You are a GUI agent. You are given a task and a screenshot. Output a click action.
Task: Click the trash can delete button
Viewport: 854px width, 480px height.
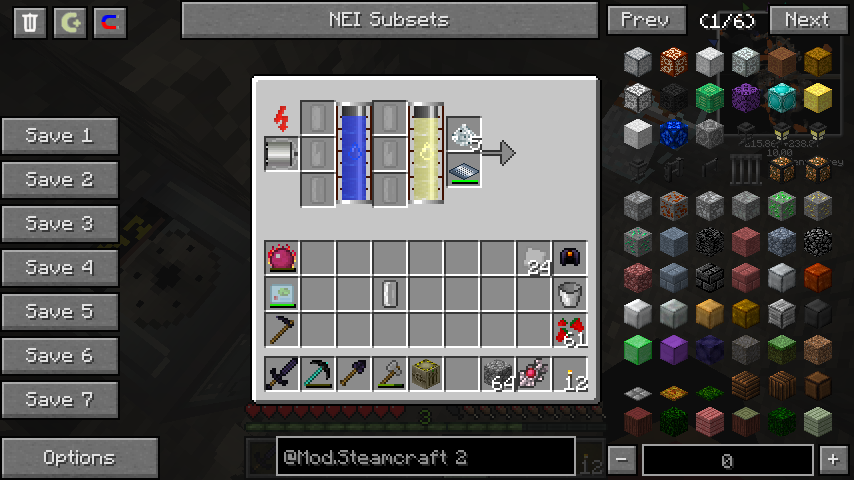coord(30,23)
